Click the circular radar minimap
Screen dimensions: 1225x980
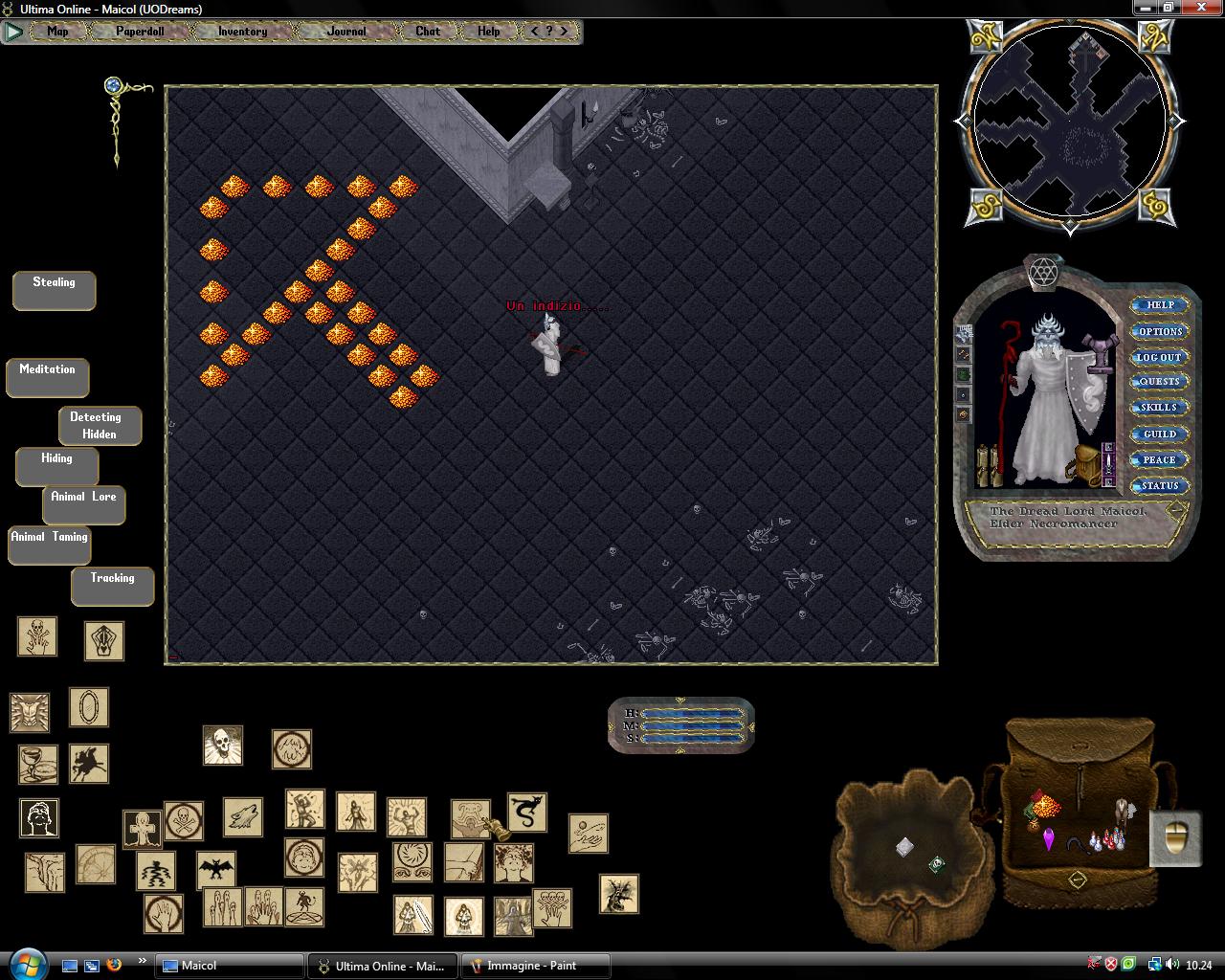tap(1069, 124)
